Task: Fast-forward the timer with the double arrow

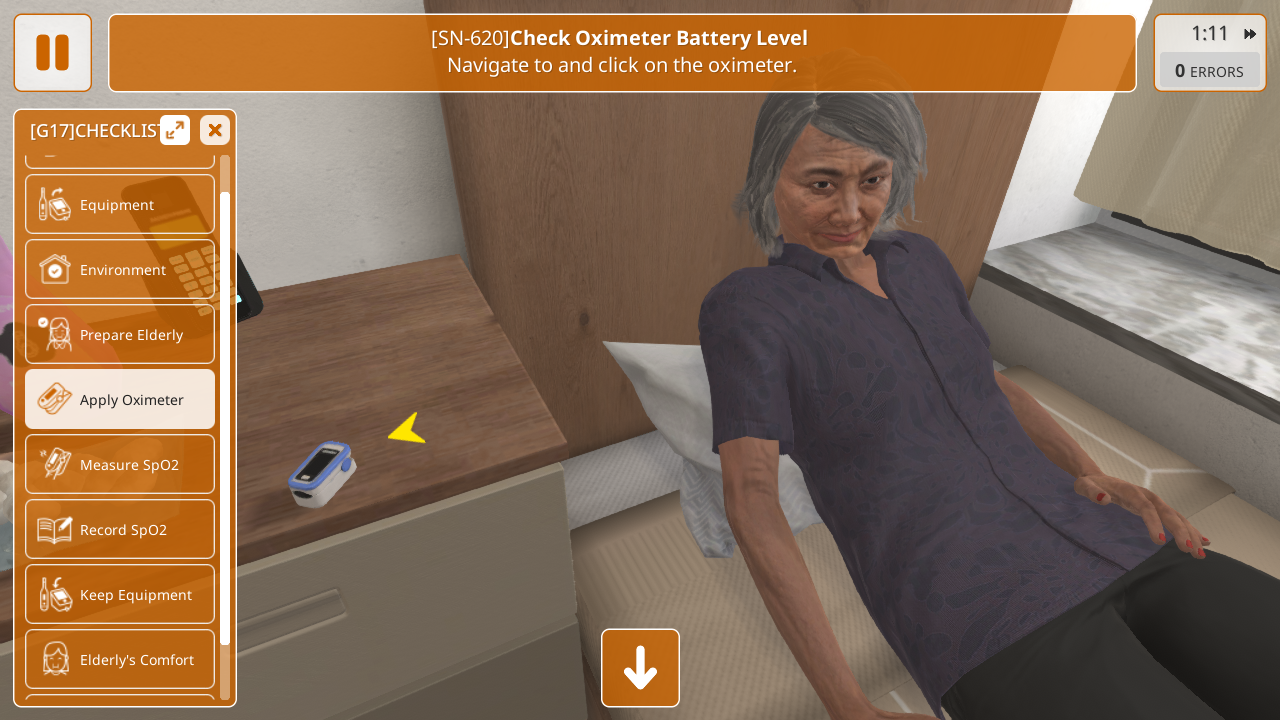Action: 1250,34
